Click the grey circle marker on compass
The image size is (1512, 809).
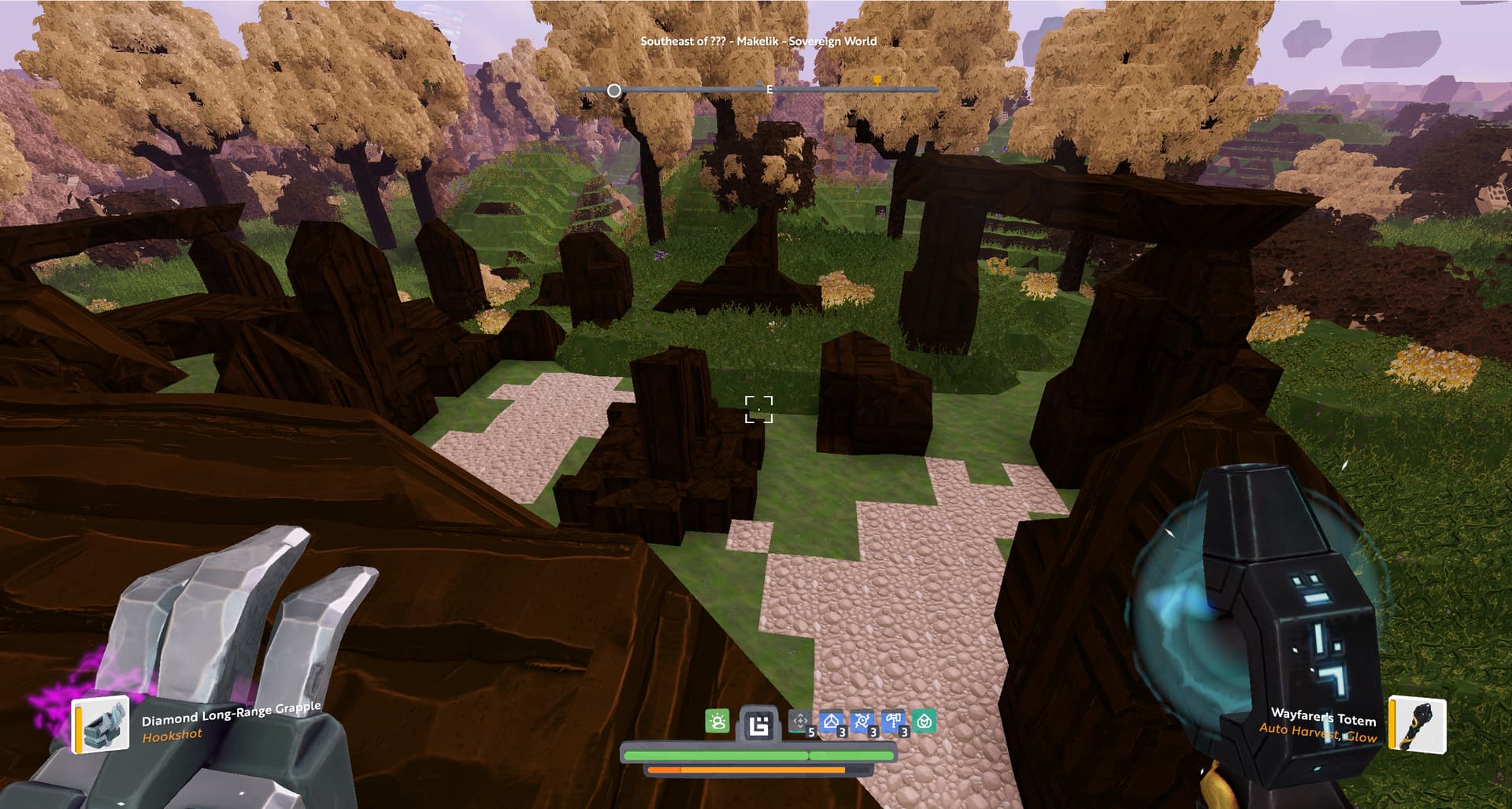(614, 91)
